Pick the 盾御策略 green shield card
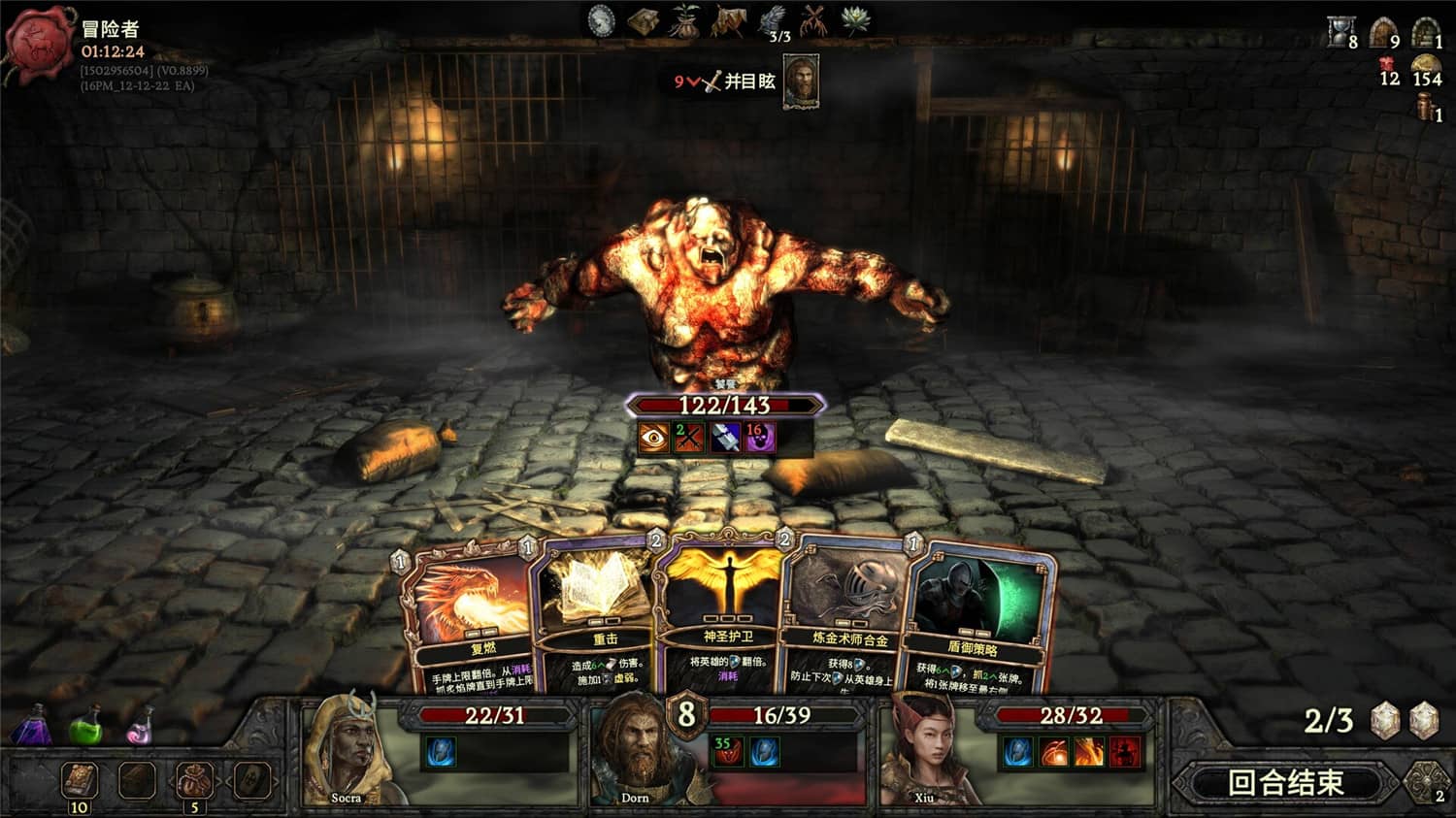This screenshot has height=818, width=1456. tap(977, 616)
